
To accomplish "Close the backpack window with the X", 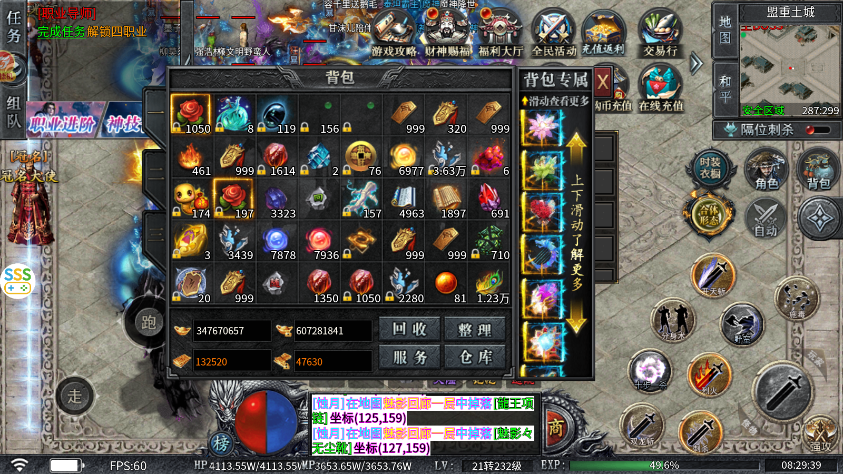I will tap(603, 81).
